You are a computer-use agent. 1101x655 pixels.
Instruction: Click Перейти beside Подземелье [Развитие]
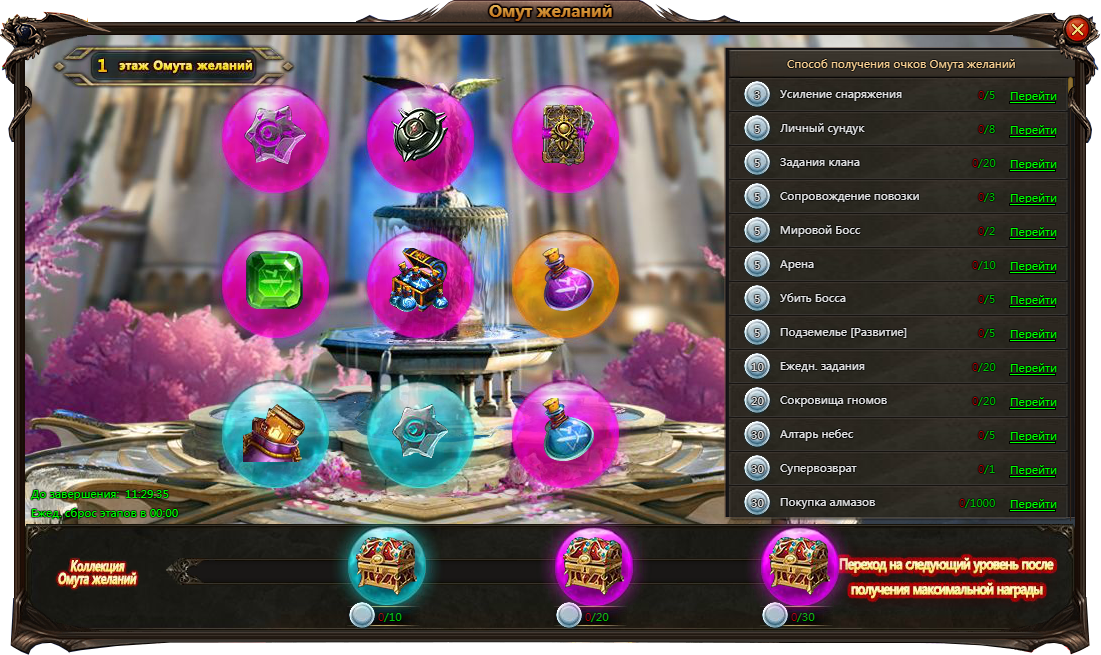click(x=1033, y=335)
